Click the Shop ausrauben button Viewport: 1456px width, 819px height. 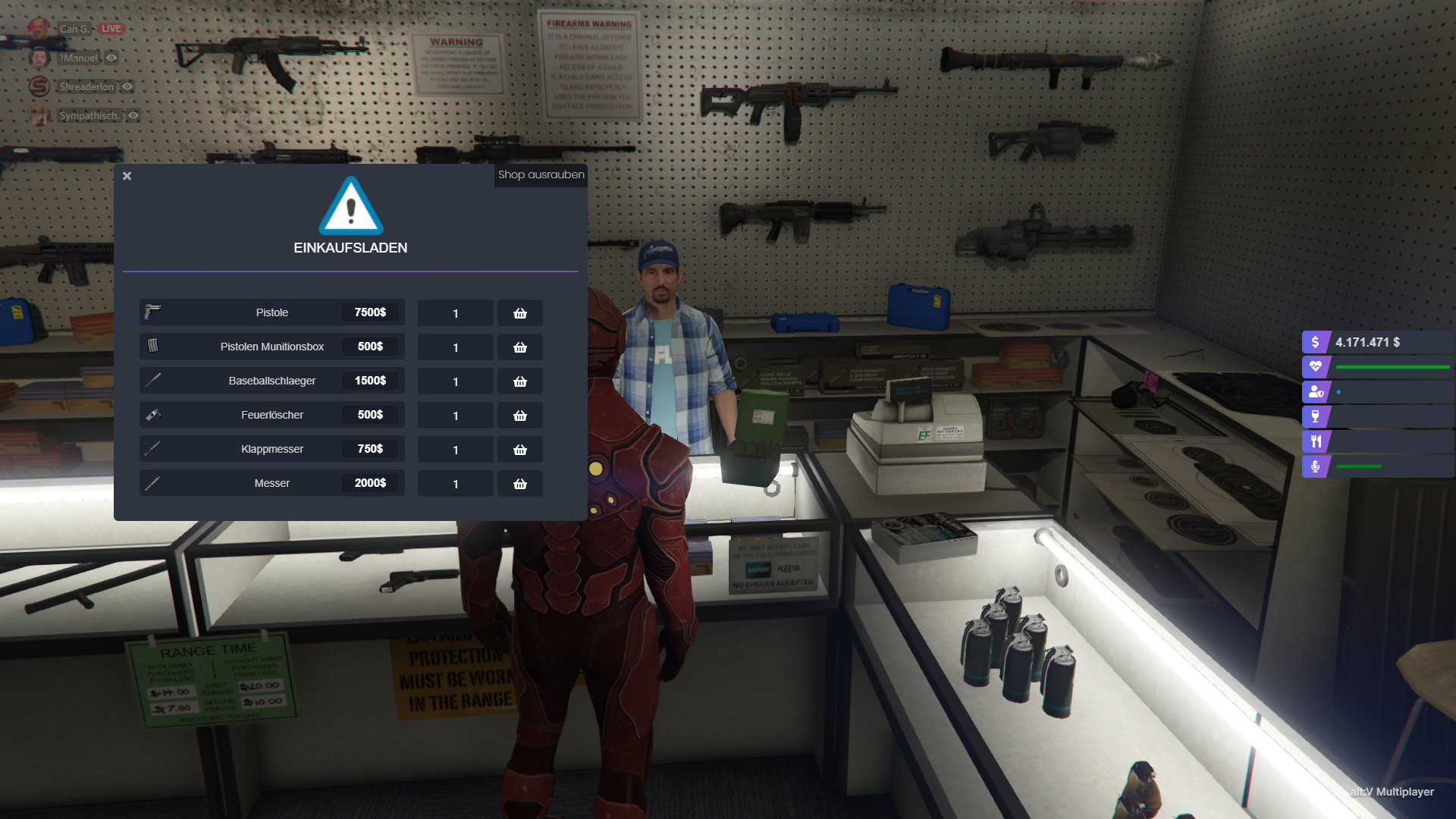click(x=541, y=175)
